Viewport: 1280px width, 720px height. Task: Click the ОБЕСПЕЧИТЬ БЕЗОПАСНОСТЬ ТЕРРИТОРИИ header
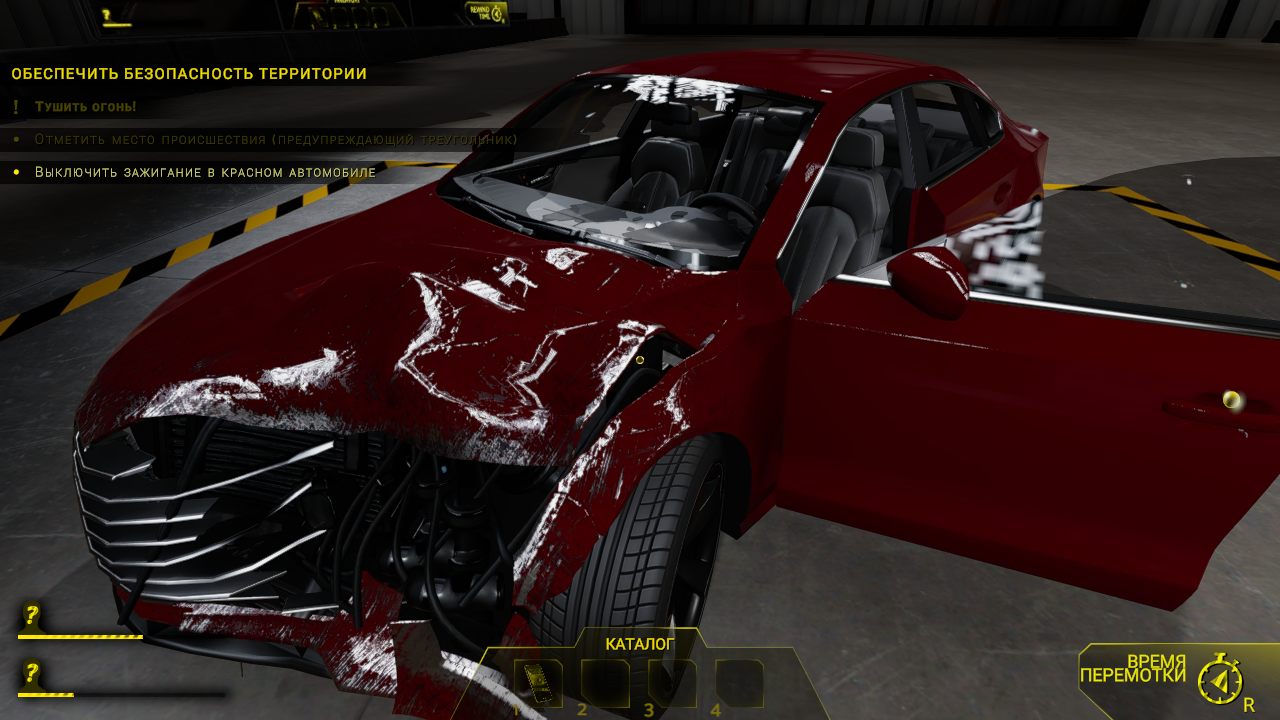[x=190, y=72]
